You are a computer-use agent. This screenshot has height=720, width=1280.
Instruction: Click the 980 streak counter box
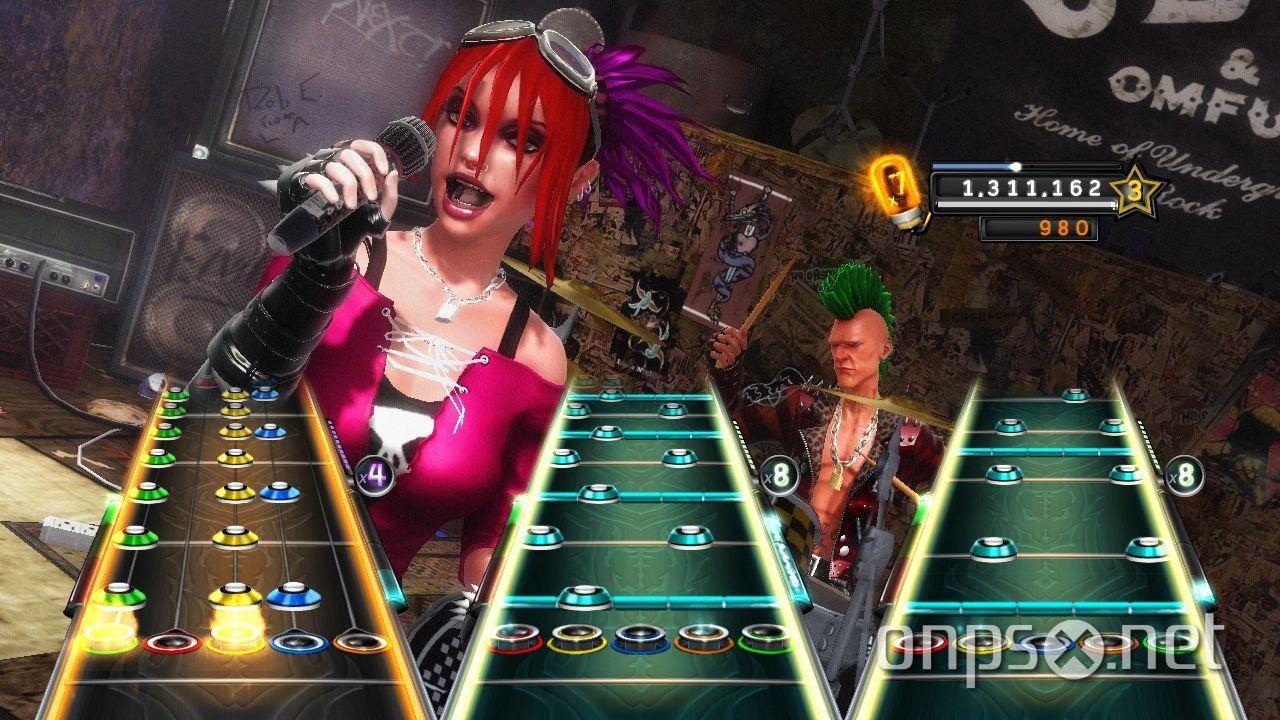click(x=1040, y=228)
